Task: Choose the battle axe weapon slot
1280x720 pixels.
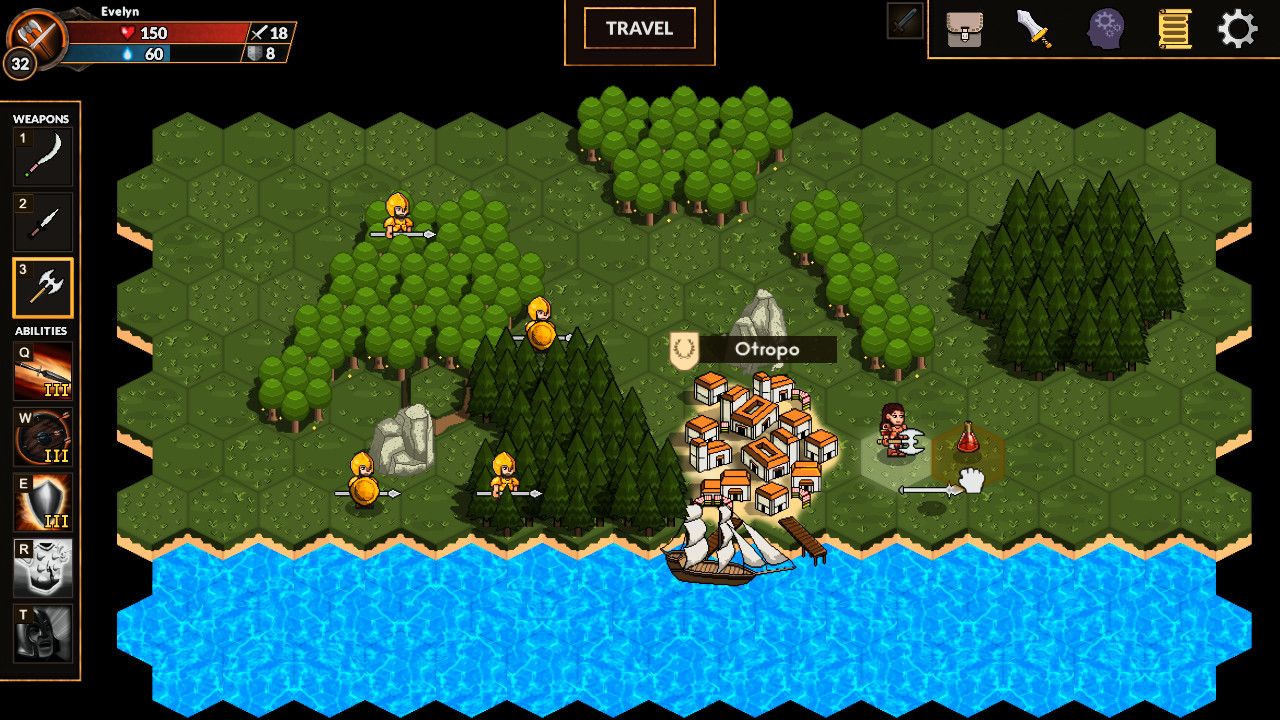Action: [x=43, y=288]
